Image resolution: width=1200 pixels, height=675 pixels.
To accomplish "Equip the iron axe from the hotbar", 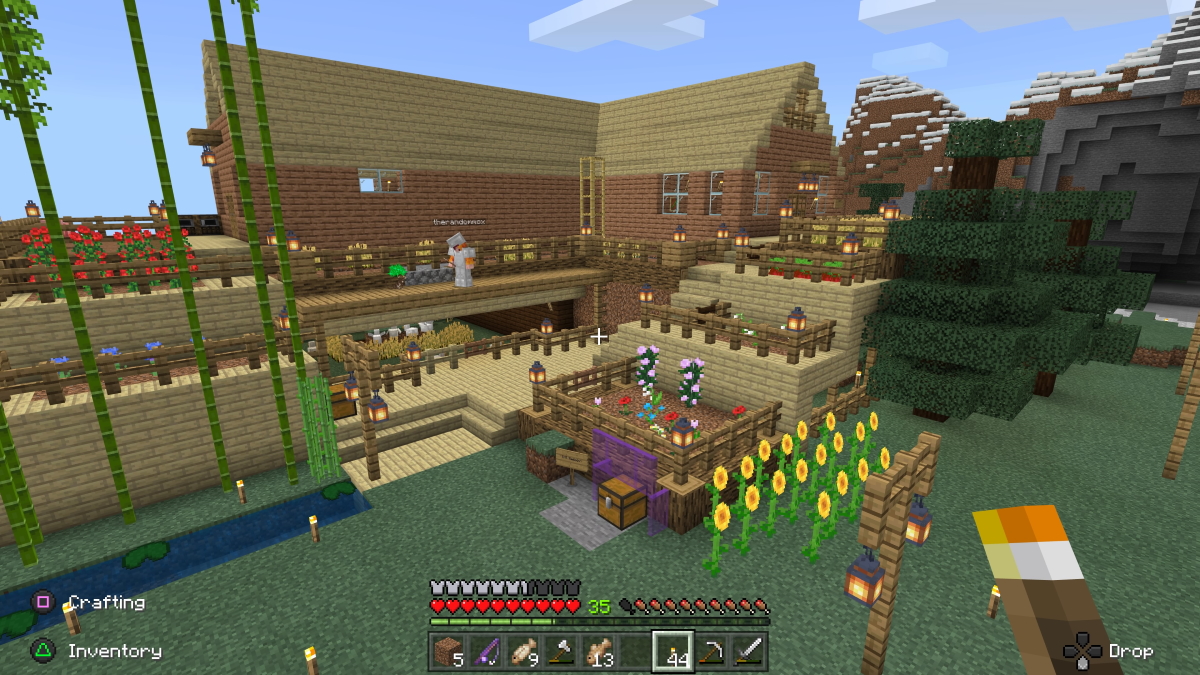I will [x=560, y=651].
